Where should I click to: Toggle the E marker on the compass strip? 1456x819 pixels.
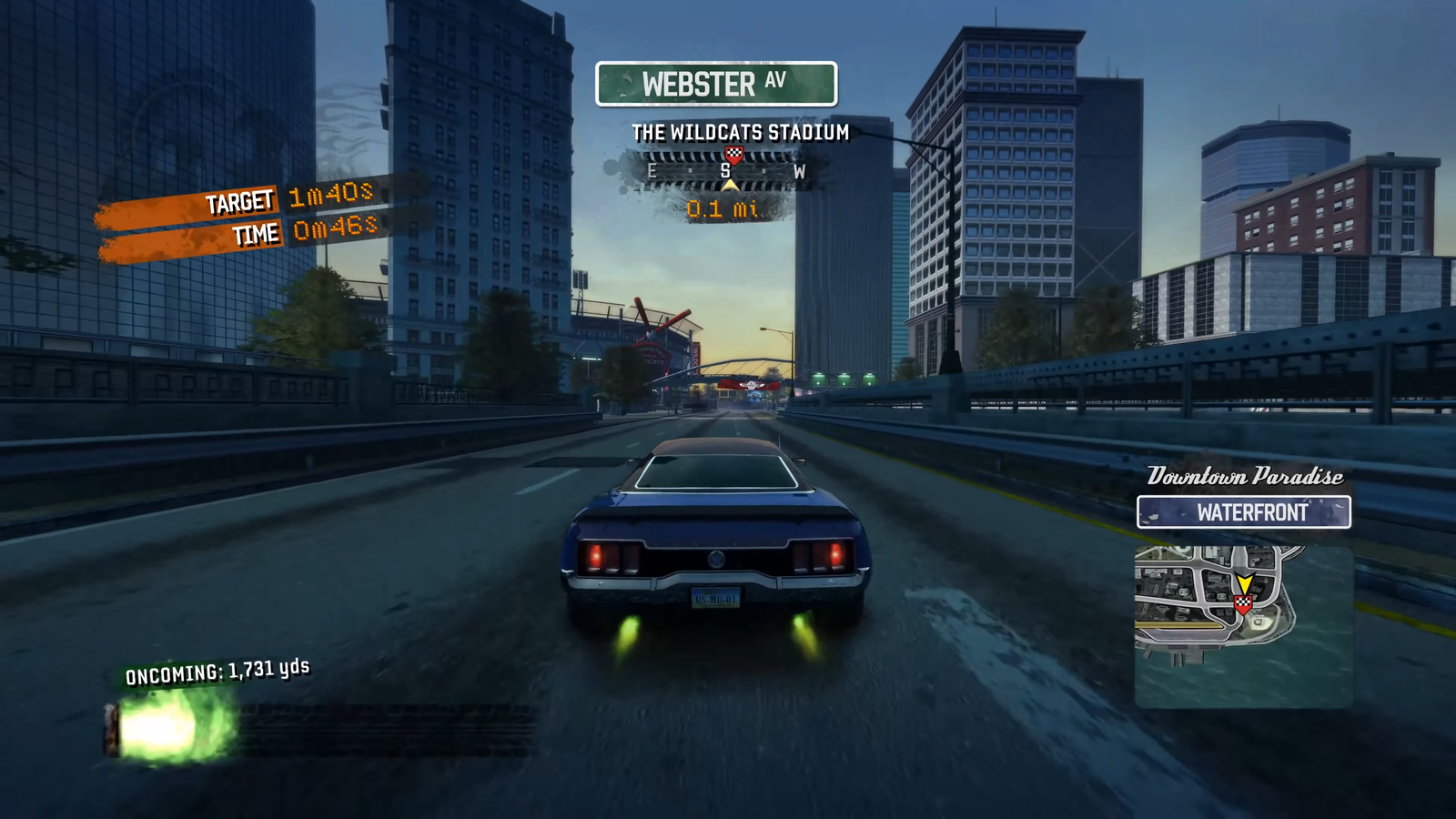[652, 169]
